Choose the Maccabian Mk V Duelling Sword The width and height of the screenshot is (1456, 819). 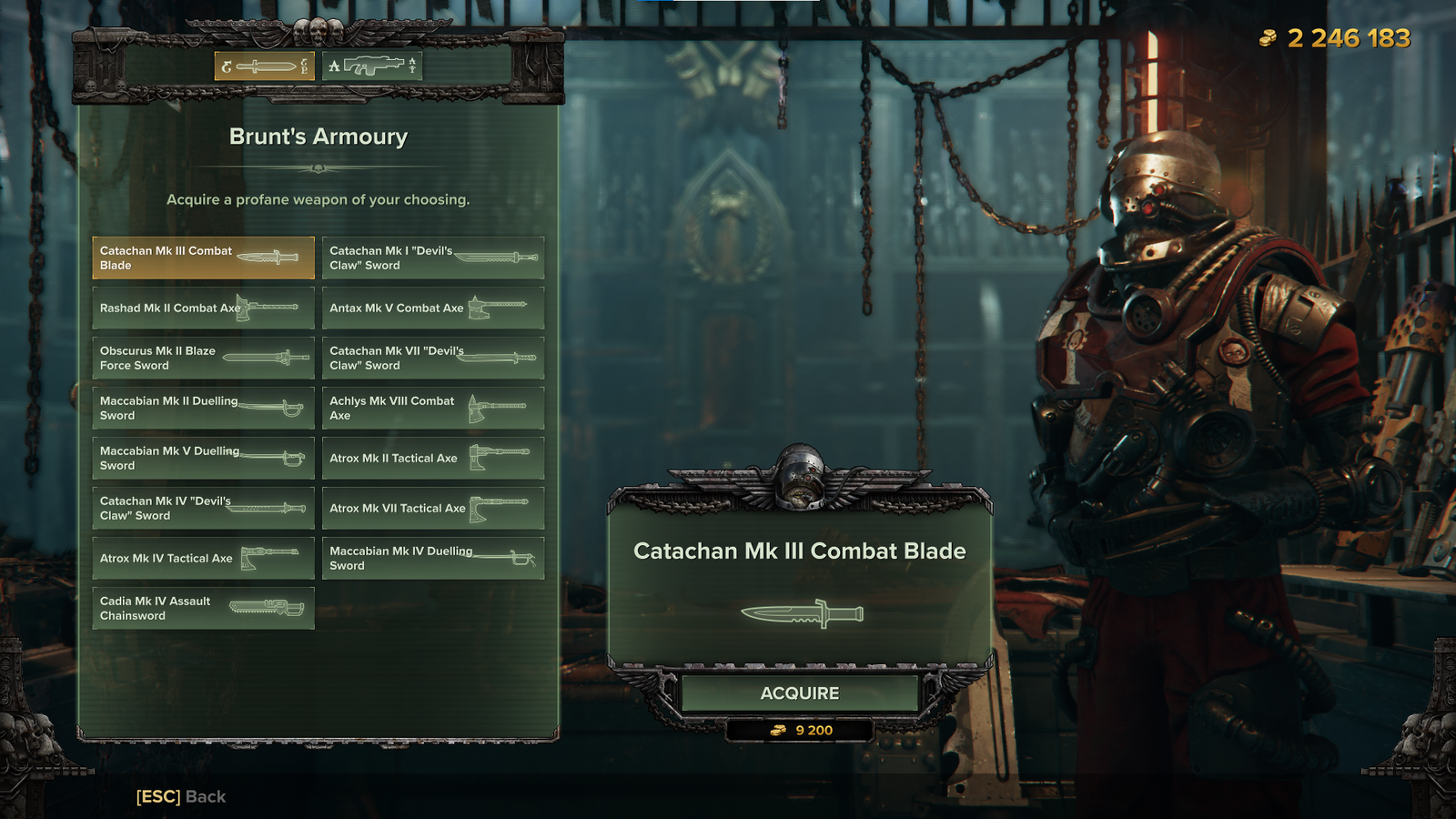[203, 458]
